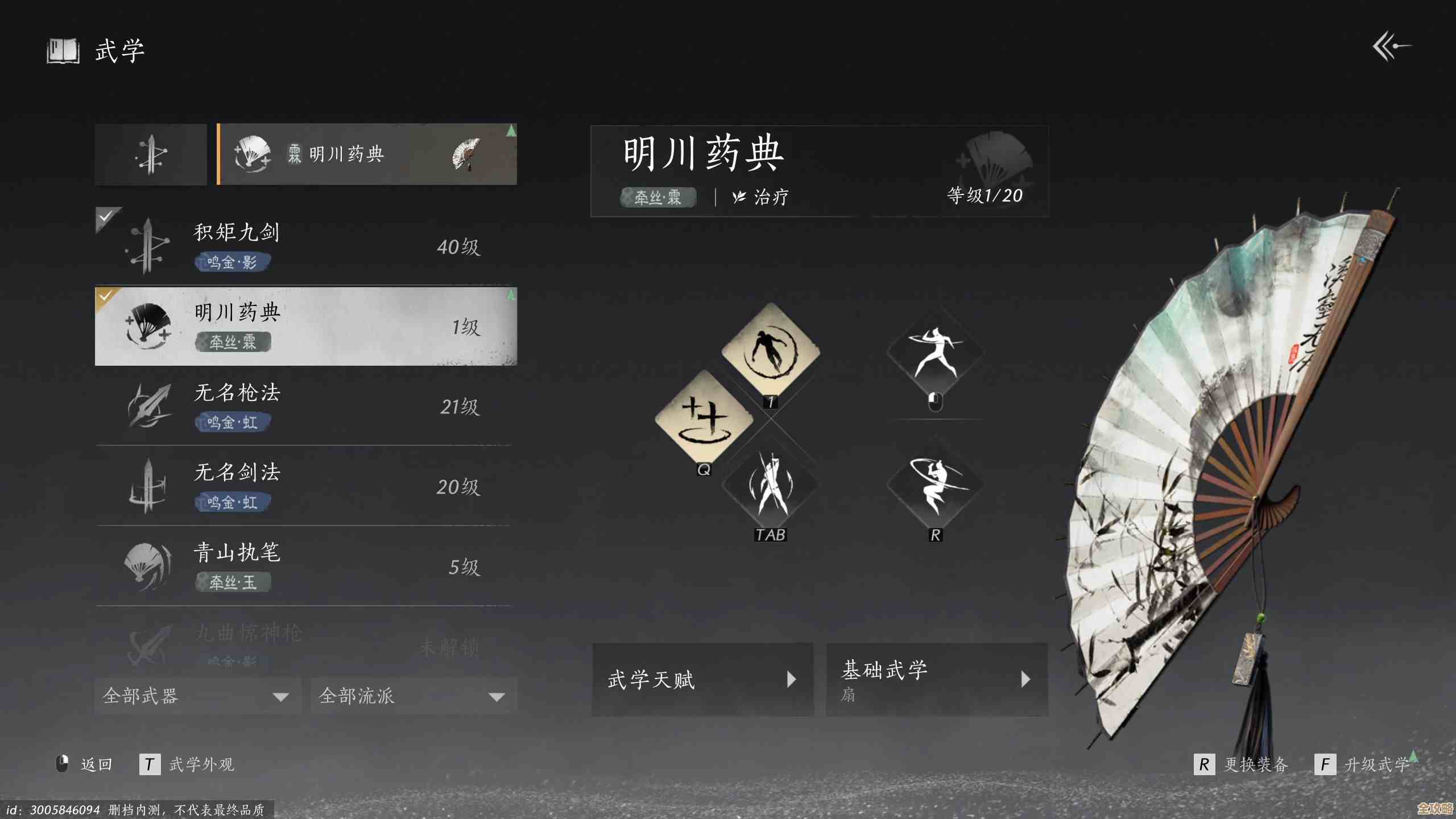Screen dimensions: 1456x819
Task: Expand the 武学天赋 talent panel
Action: point(703,679)
